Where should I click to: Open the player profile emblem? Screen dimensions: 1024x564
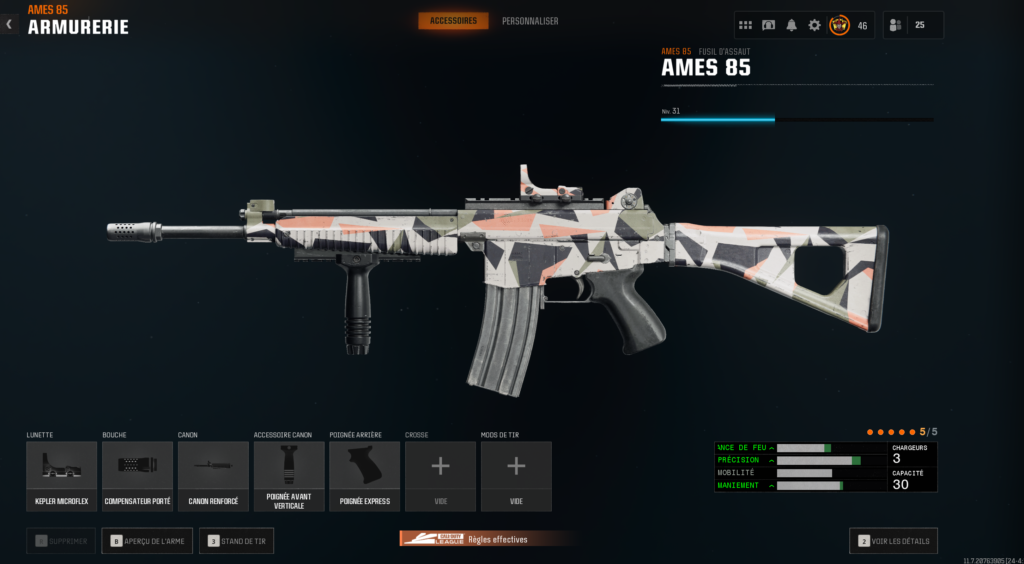[839, 25]
